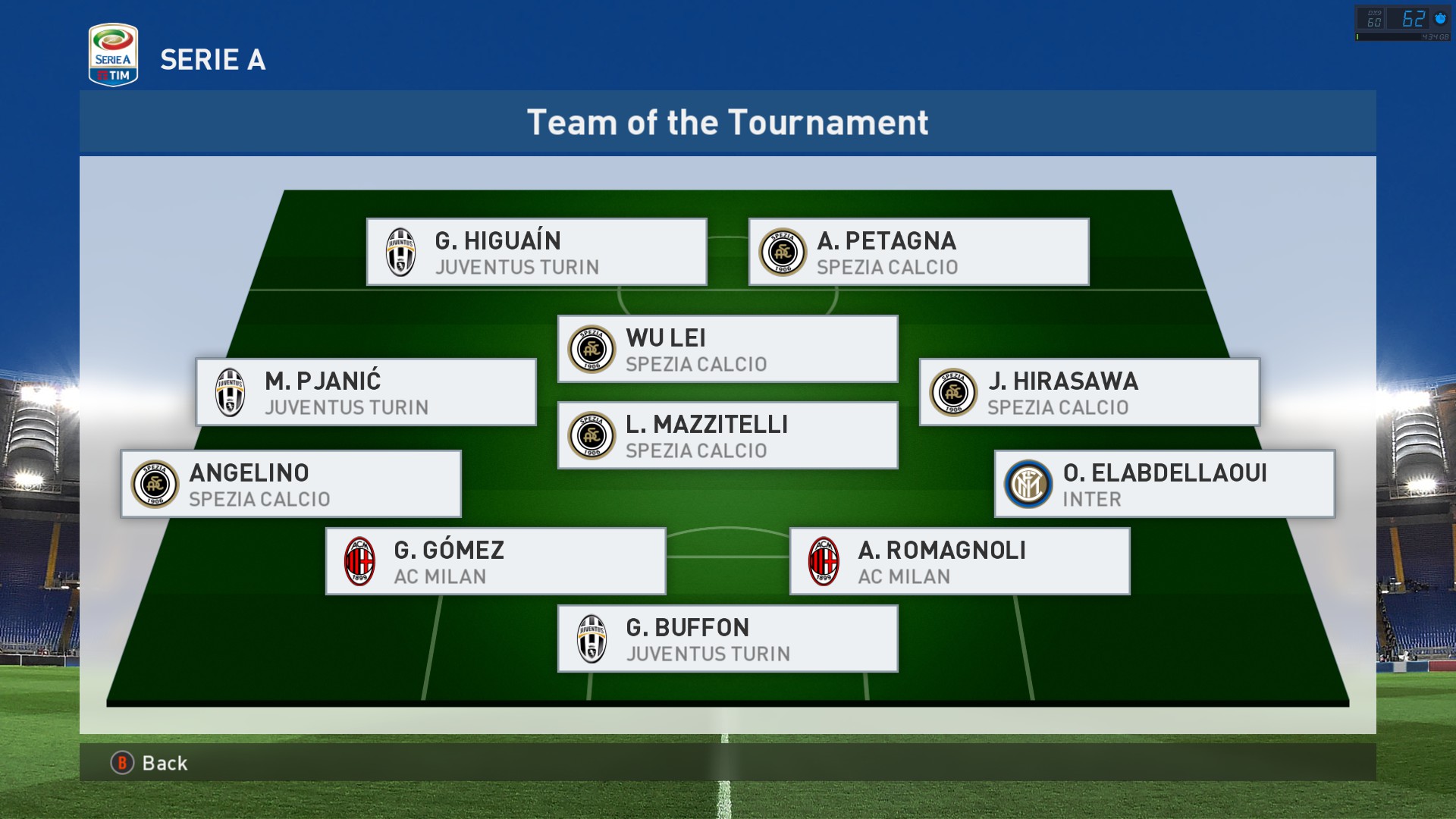This screenshot has width=1456, height=819.
Task: Go Back from Team of the Tournament
Action: [150, 763]
